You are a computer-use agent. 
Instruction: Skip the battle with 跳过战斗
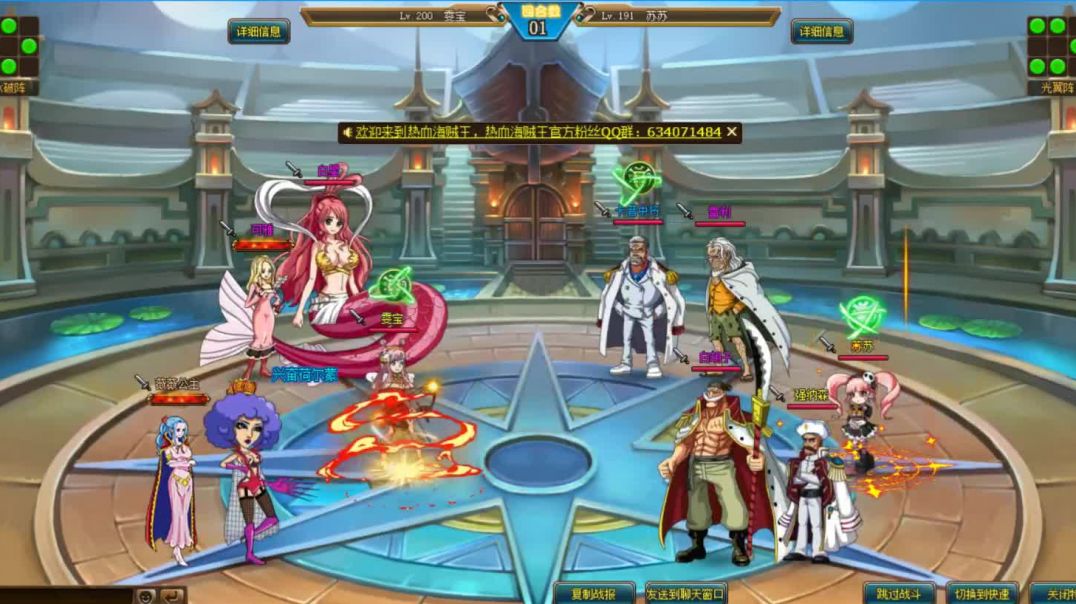tap(899, 594)
